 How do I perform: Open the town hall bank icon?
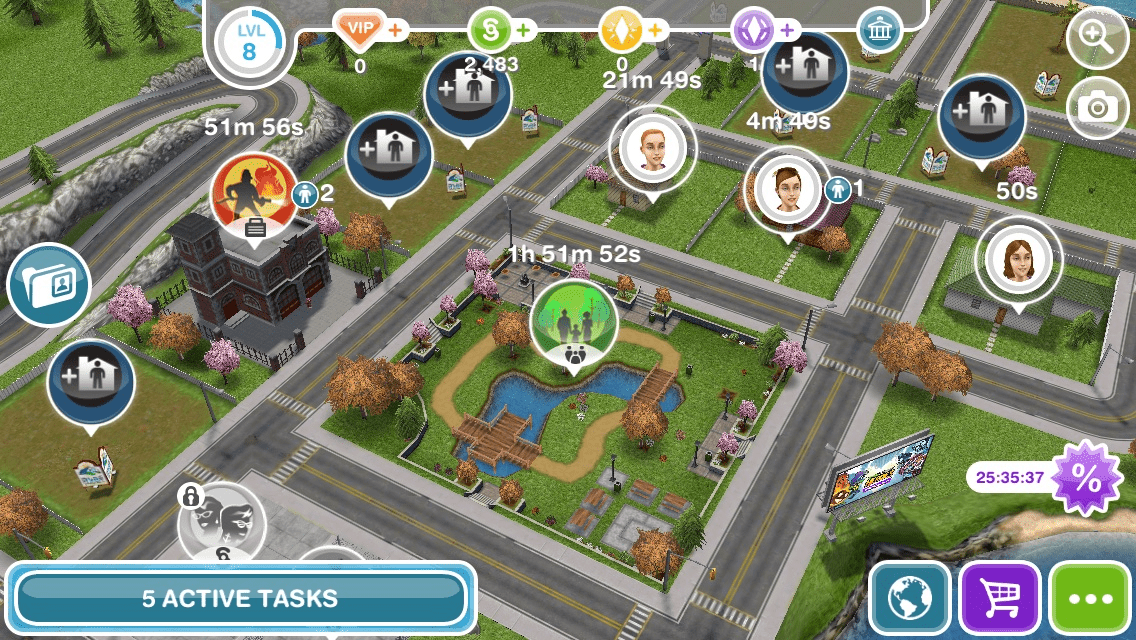coord(879,30)
